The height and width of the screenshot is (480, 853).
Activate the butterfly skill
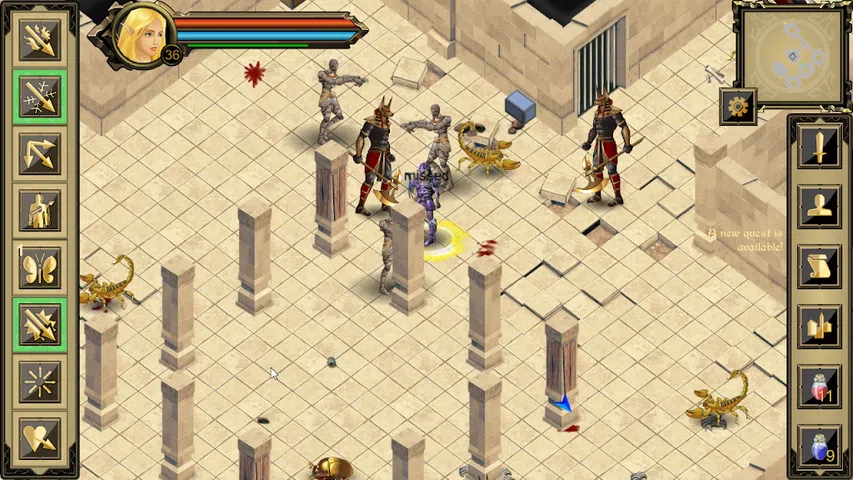pyautogui.click(x=40, y=268)
